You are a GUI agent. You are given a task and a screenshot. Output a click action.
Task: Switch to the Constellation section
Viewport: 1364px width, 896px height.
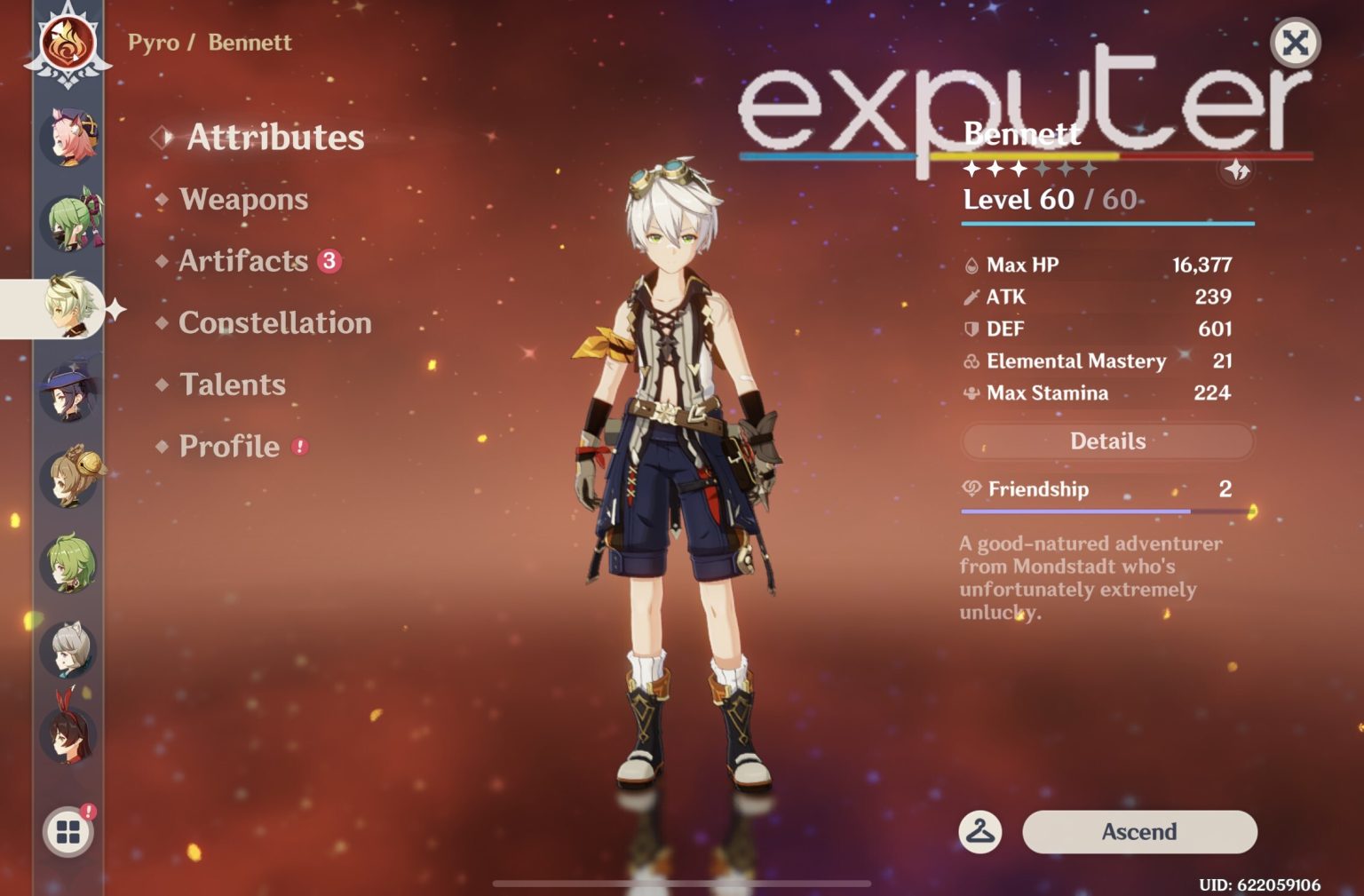tap(274, 322)
